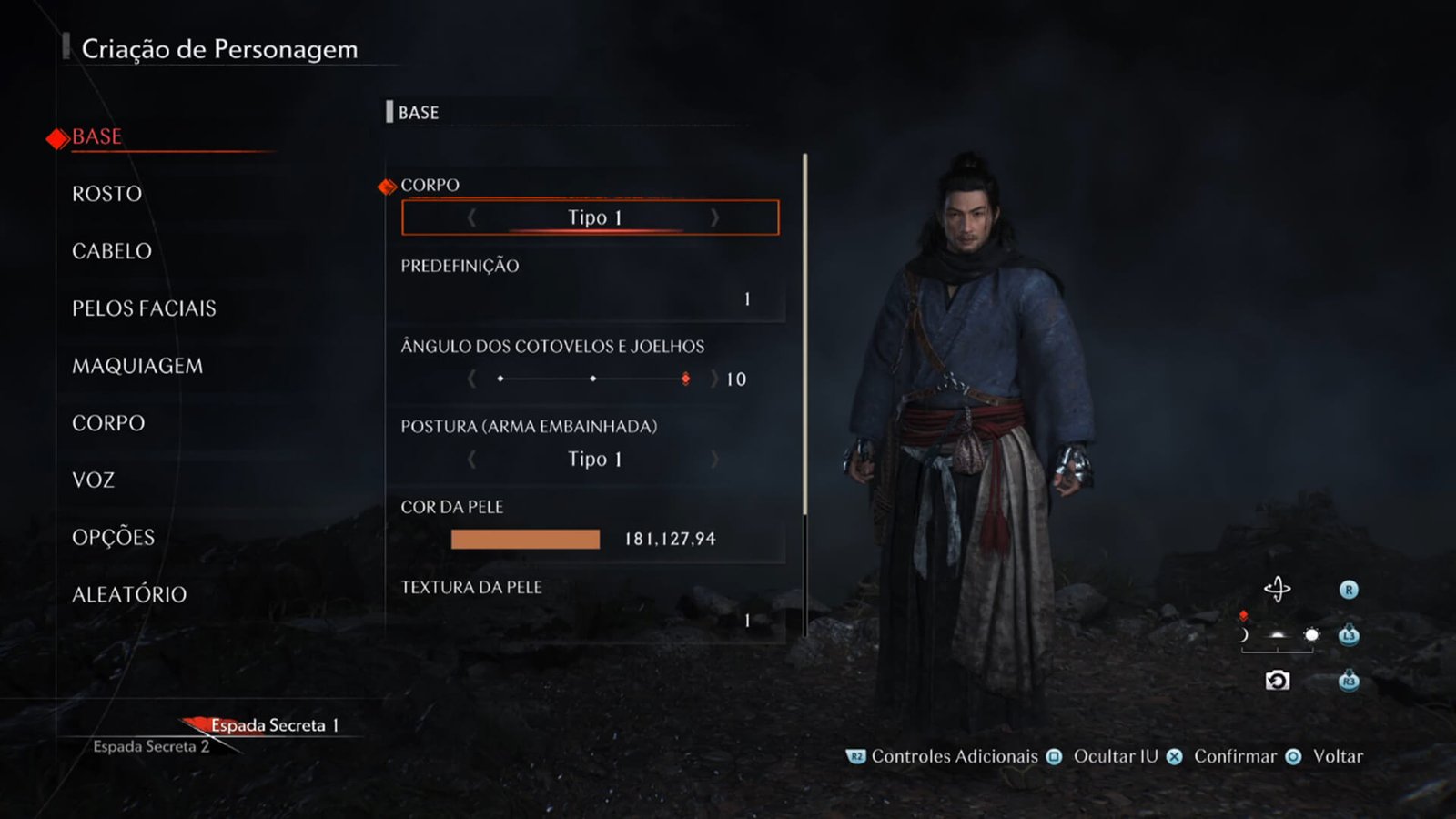This screenshot has height=819, width=1456.
Task: Select the Espada Secreta 1 tab
Action: pos(274,725)
